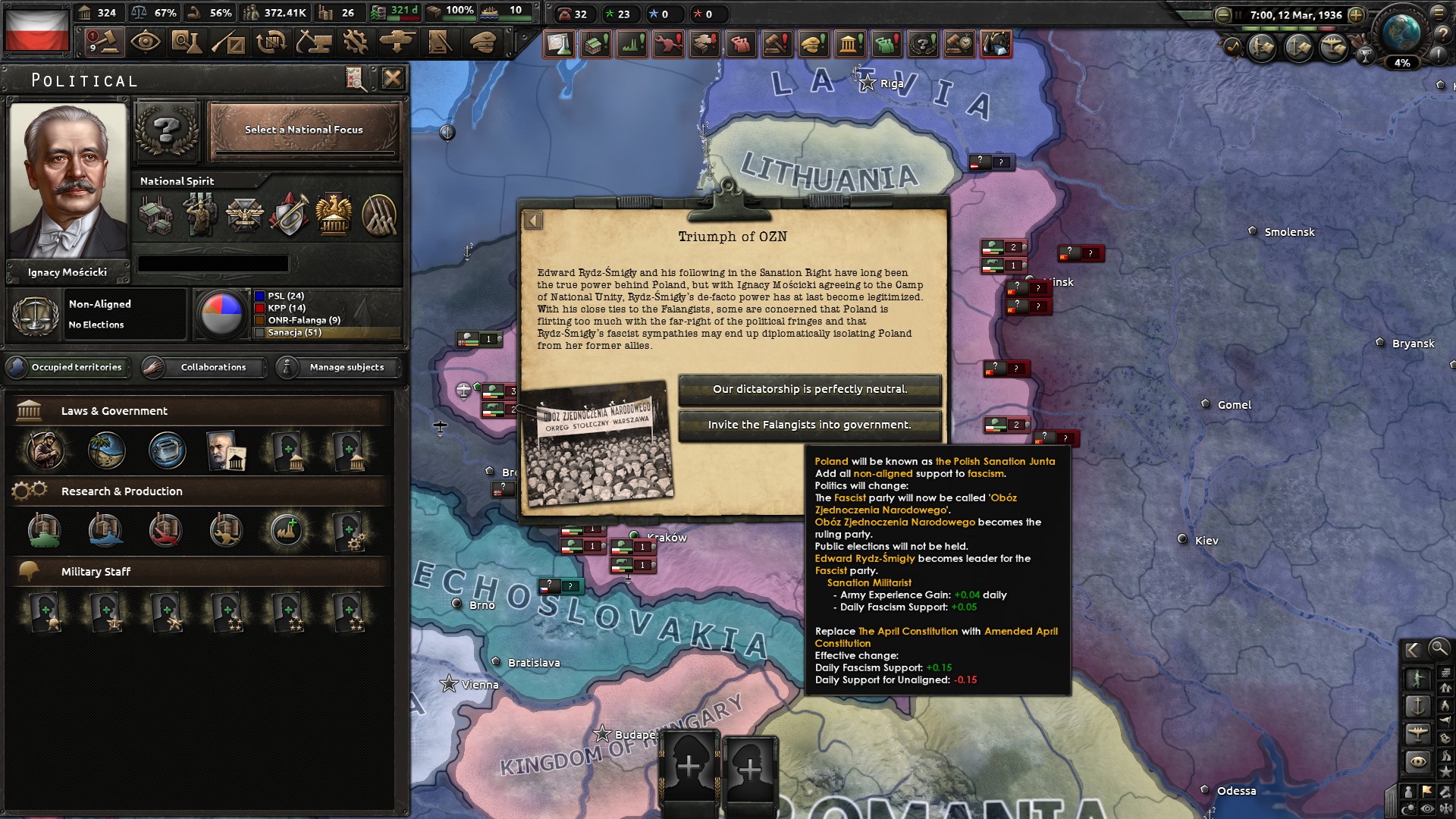Toggle the weather visibility eye in minimap panel
The image size is (1456, 819).
[1426, 807]
